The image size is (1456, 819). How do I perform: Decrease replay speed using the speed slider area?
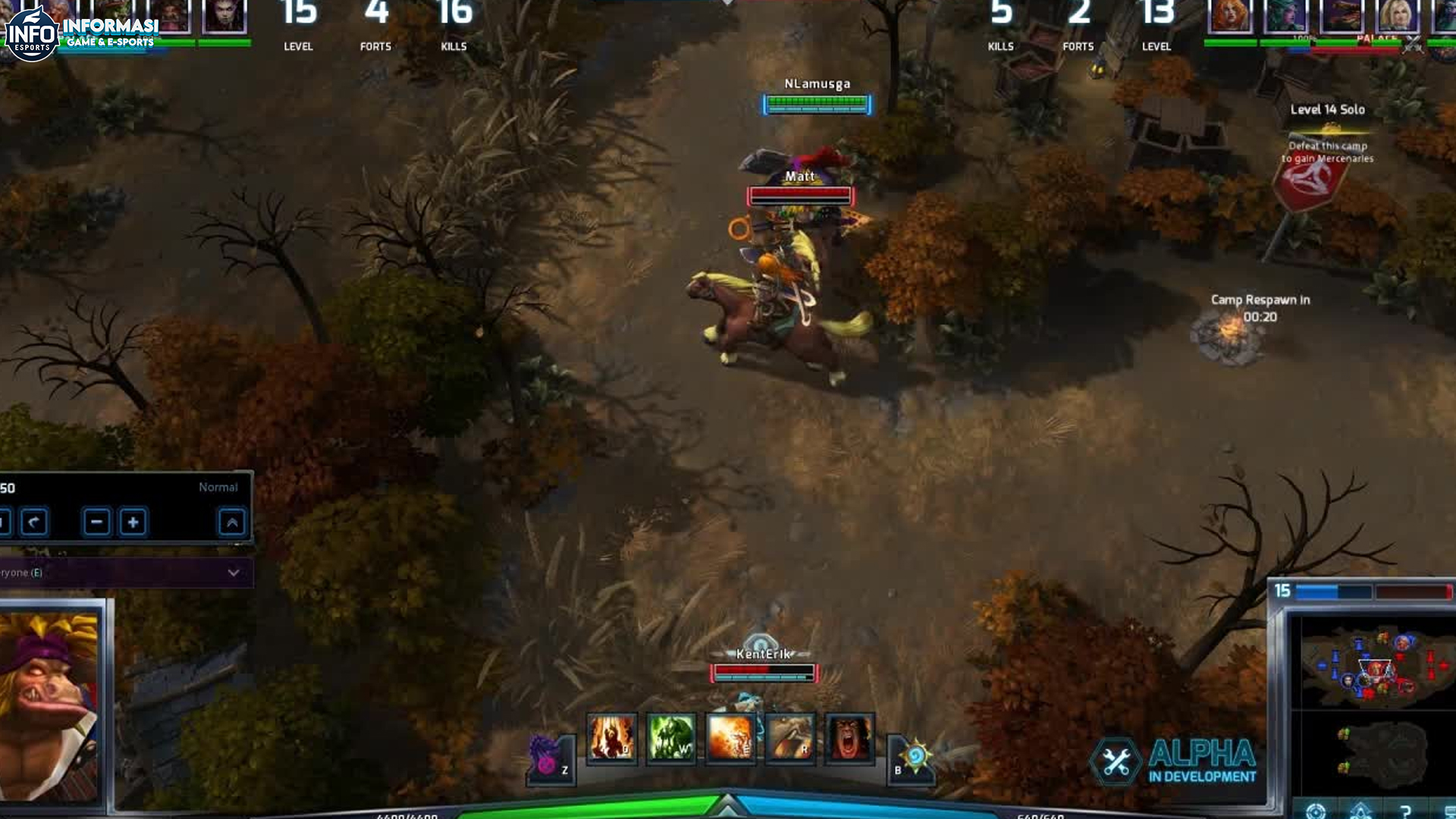tap(96, 522)
